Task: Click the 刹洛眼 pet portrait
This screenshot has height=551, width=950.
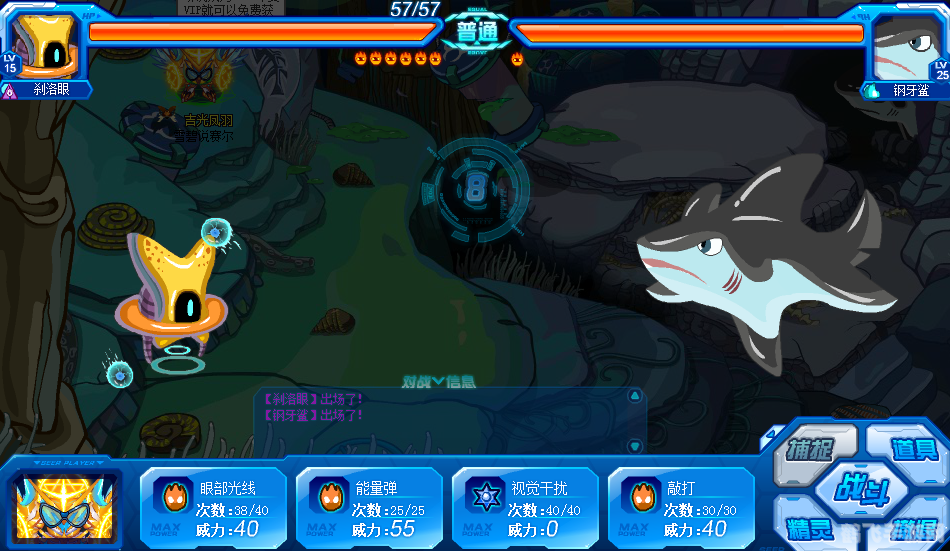Action: pyautogui.click(x=42, y=45)
